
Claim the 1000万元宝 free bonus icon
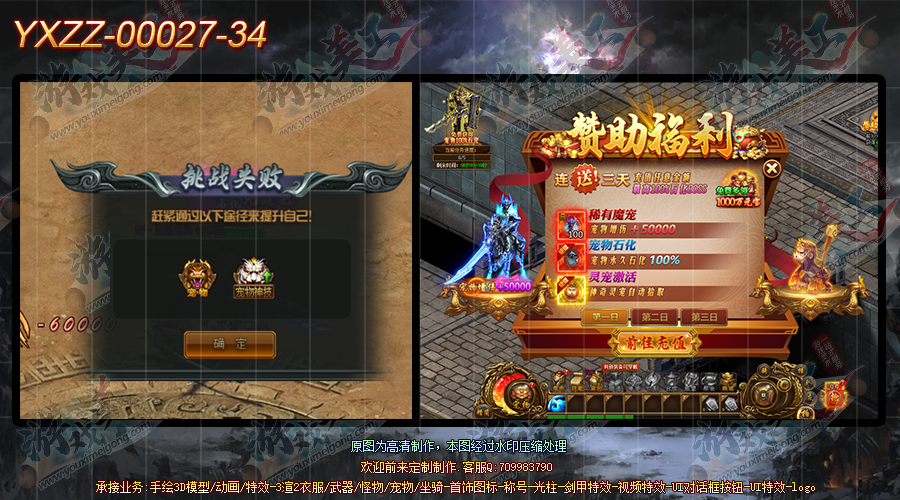(x=760, y=191)
